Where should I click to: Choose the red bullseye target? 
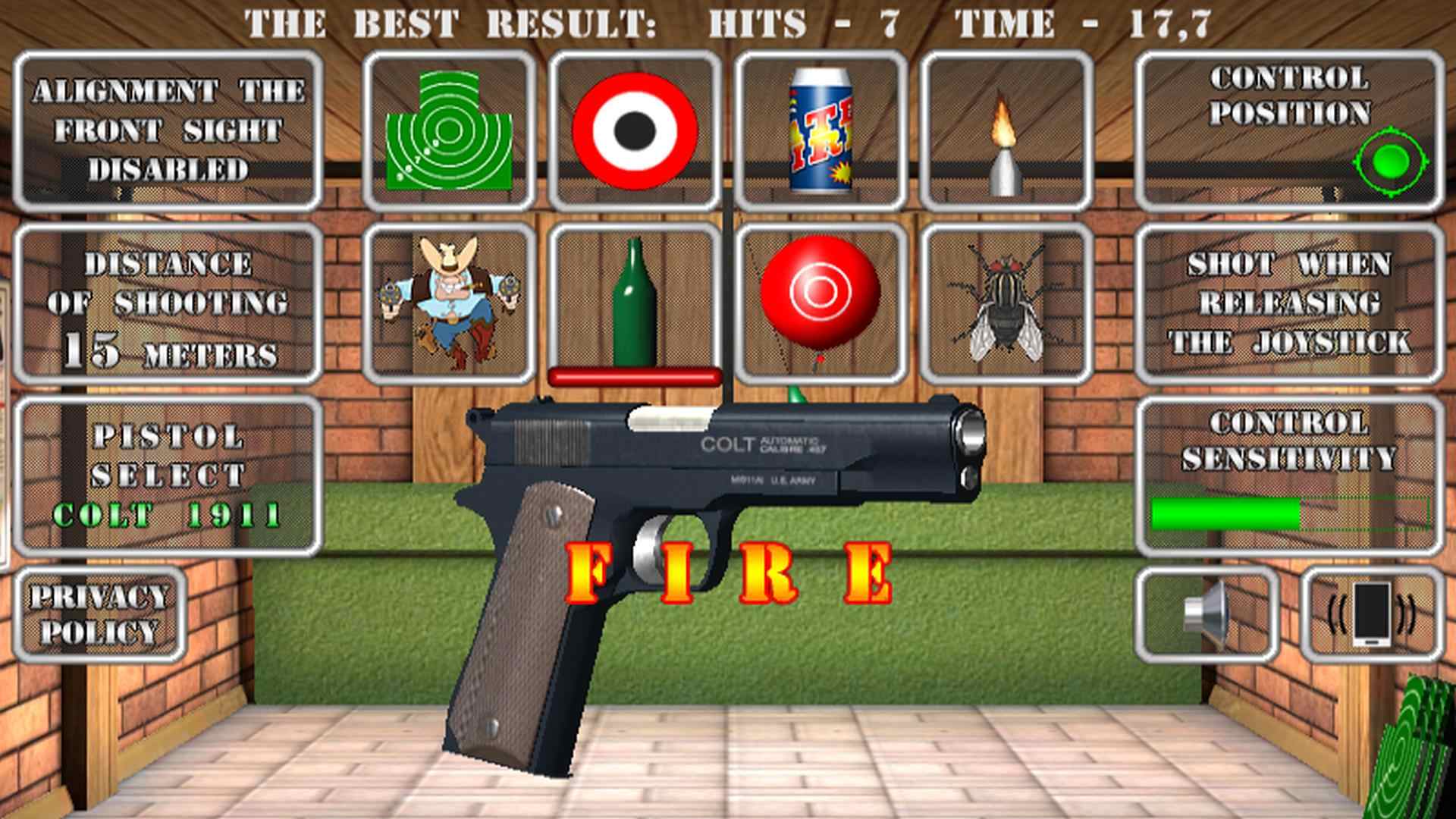[x=635, y=127]
